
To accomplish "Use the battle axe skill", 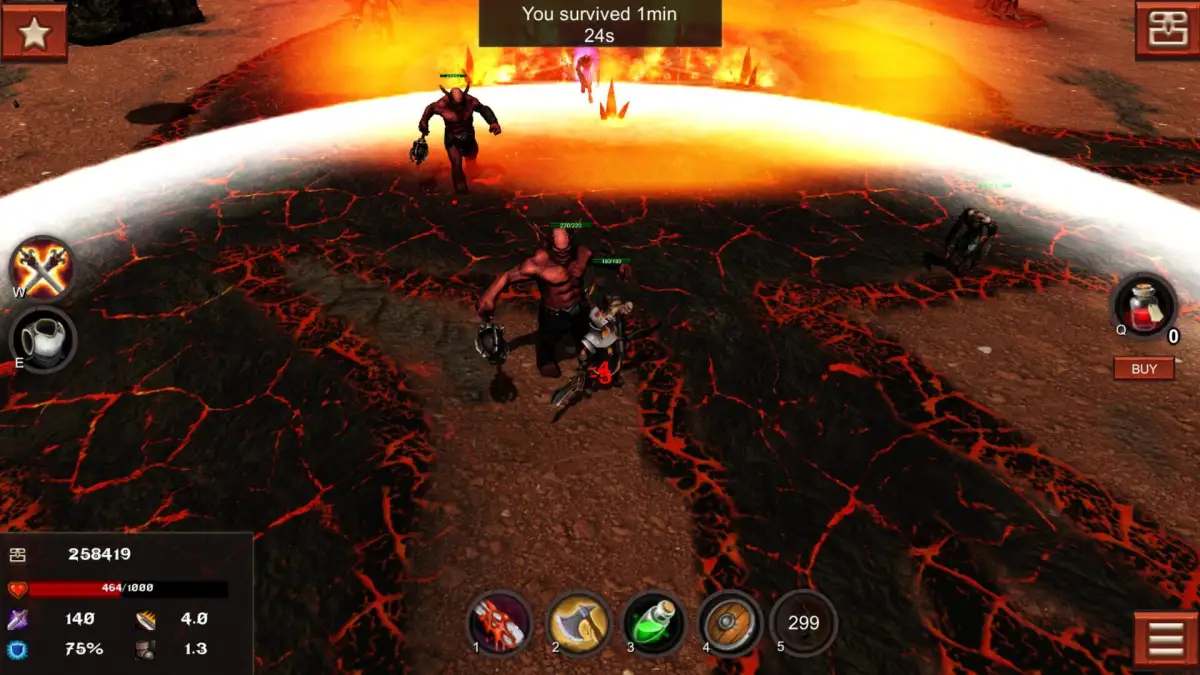I will [x=579, y=623].
